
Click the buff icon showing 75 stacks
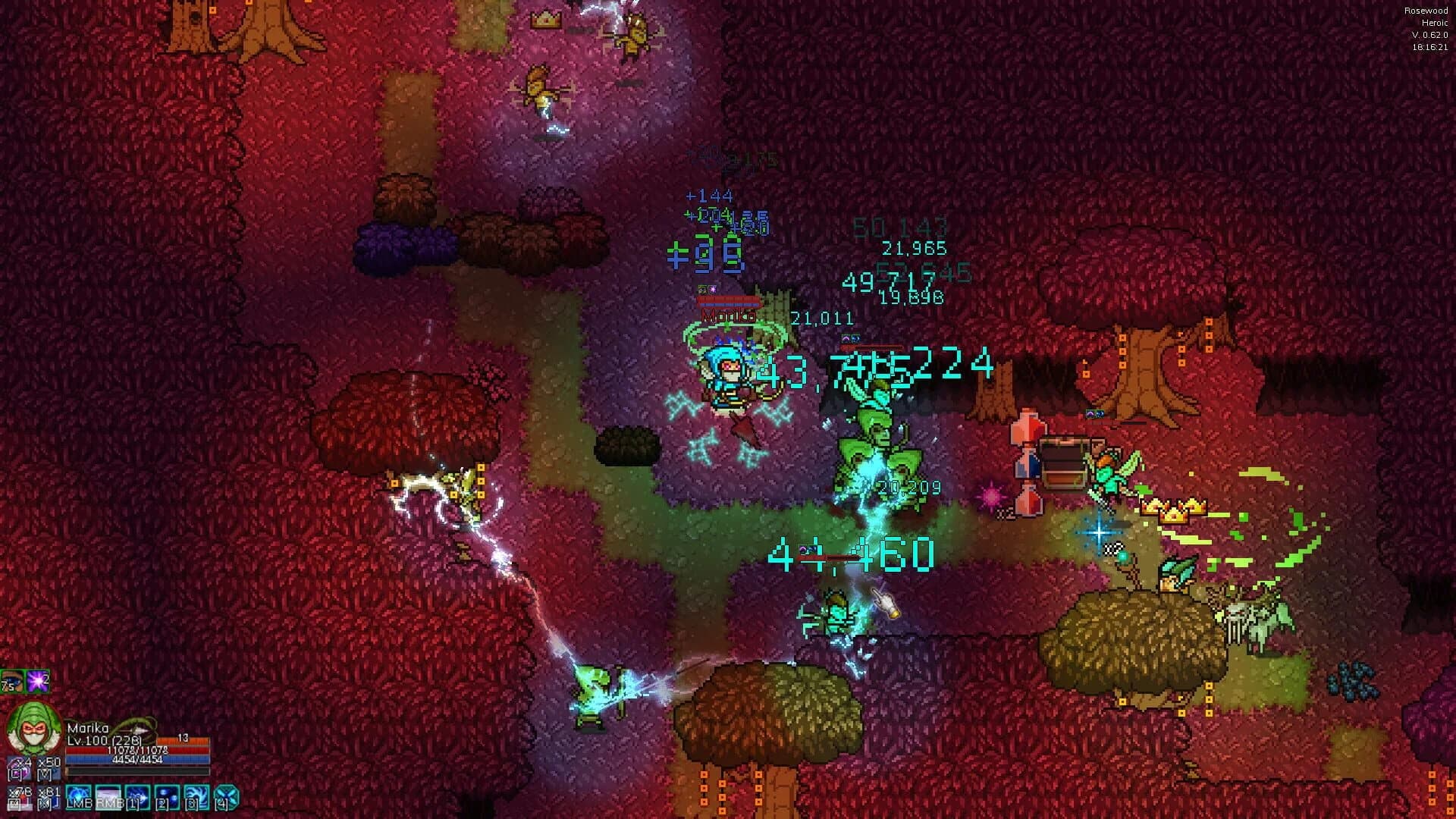tap(12, 681)
